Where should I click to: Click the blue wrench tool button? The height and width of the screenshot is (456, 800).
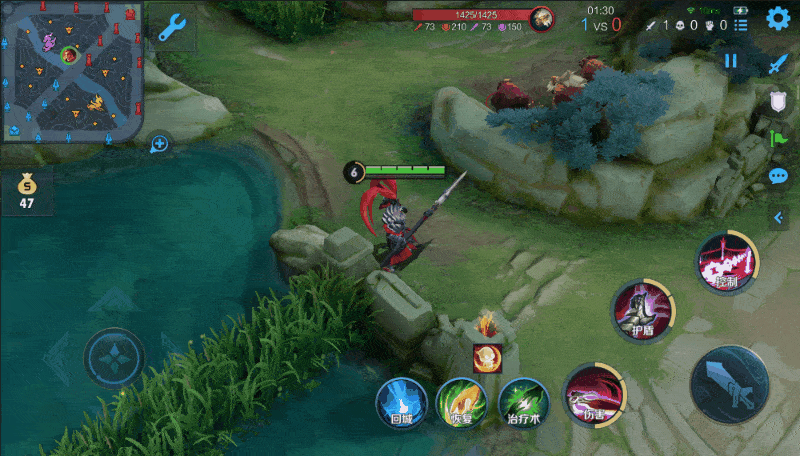(x=172, y=27)
